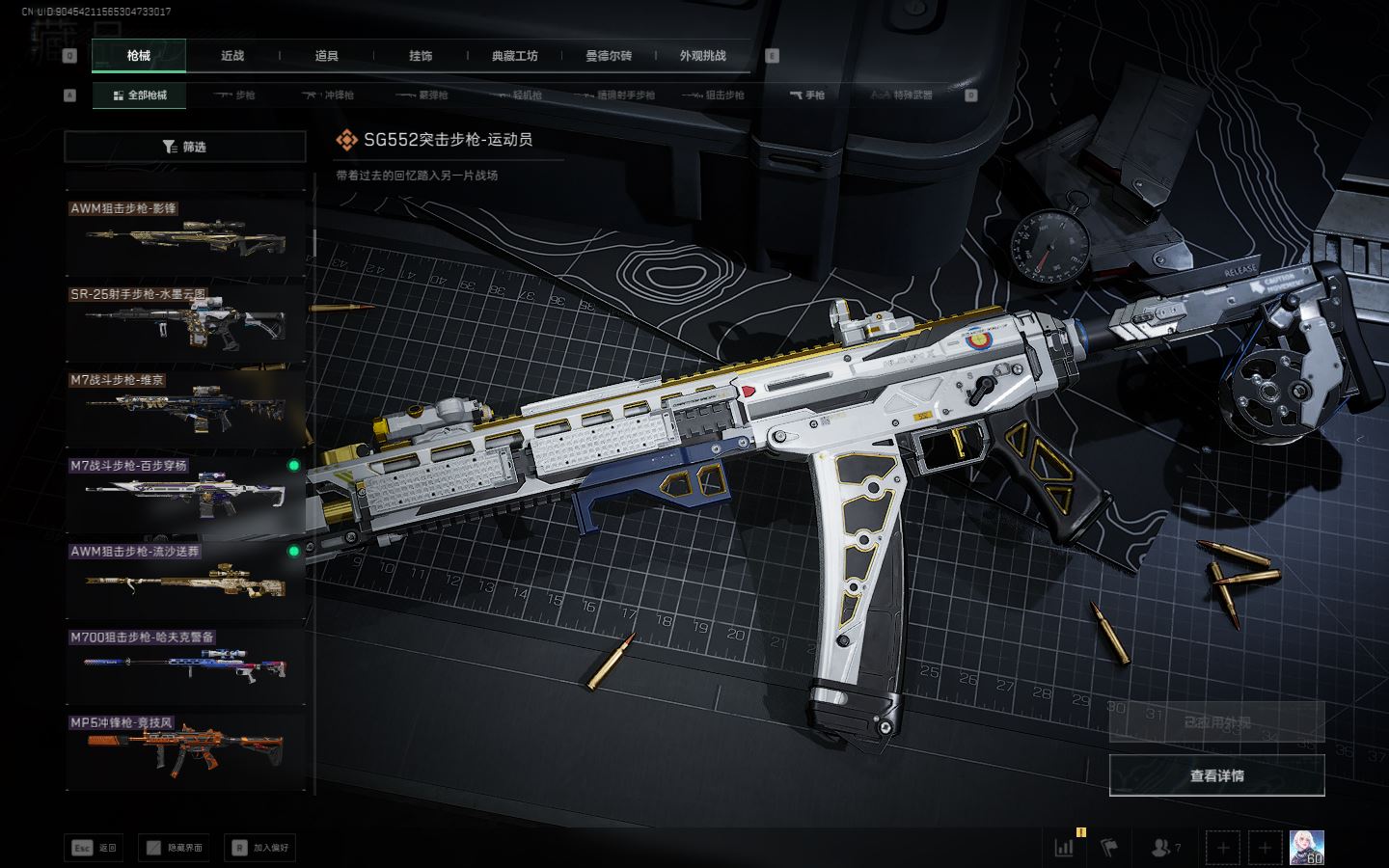Choose the AWM狙击步枪-流沙送葬 skin
This screenshot has height=868, width=1389.
pyautogui.click(x=184, y=580)
